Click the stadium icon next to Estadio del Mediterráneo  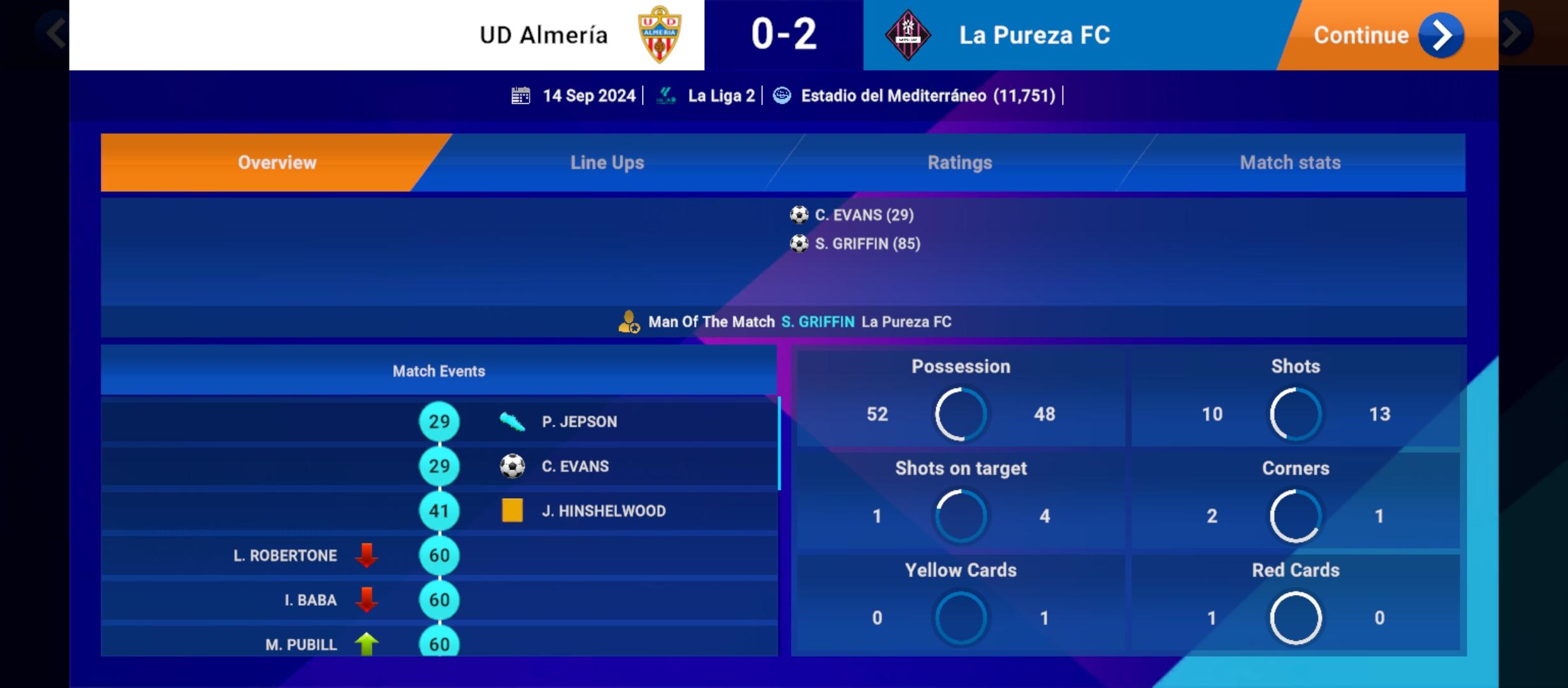[781, 96]
